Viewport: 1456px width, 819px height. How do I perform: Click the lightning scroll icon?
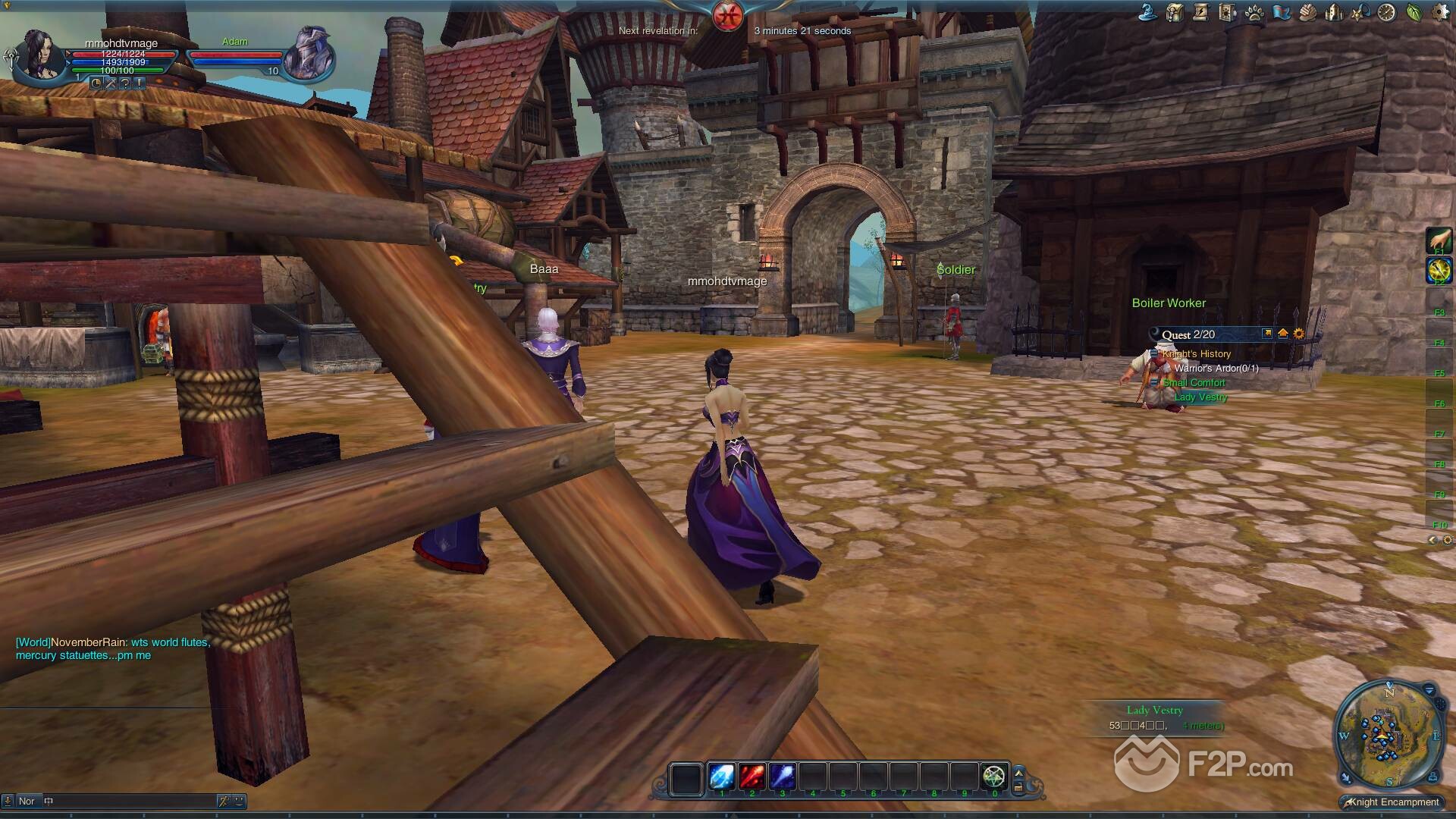pyautogui.click(x=1201, y=12)
